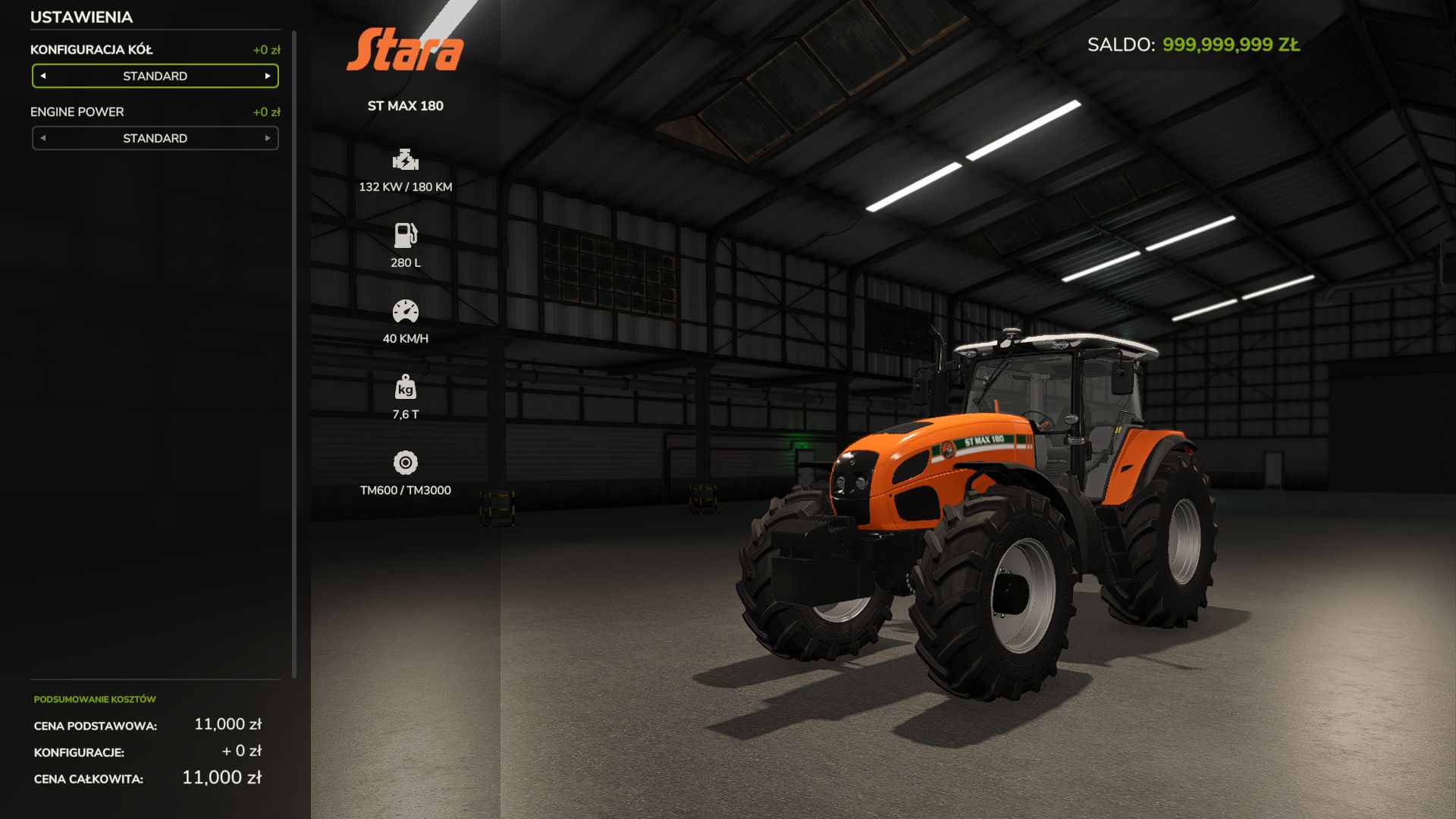Select the fuel capacity 280 L icon
This screenshot has width=1456, height=819.
point(406,237)
